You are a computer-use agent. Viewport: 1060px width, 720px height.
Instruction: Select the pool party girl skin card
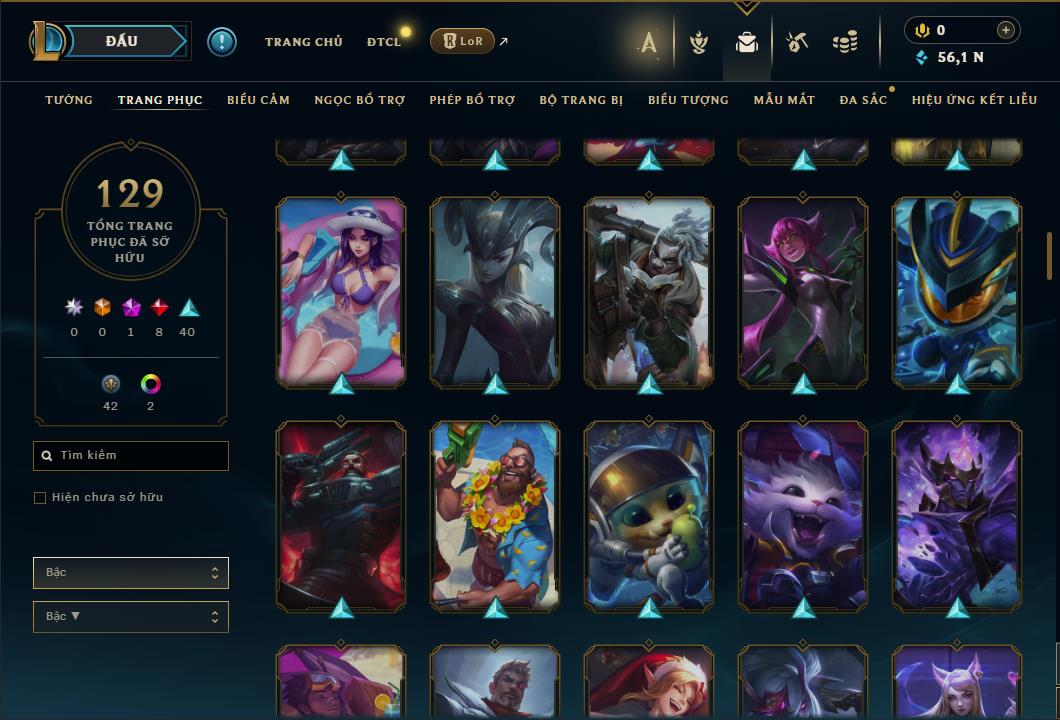[x=341, y=290]
